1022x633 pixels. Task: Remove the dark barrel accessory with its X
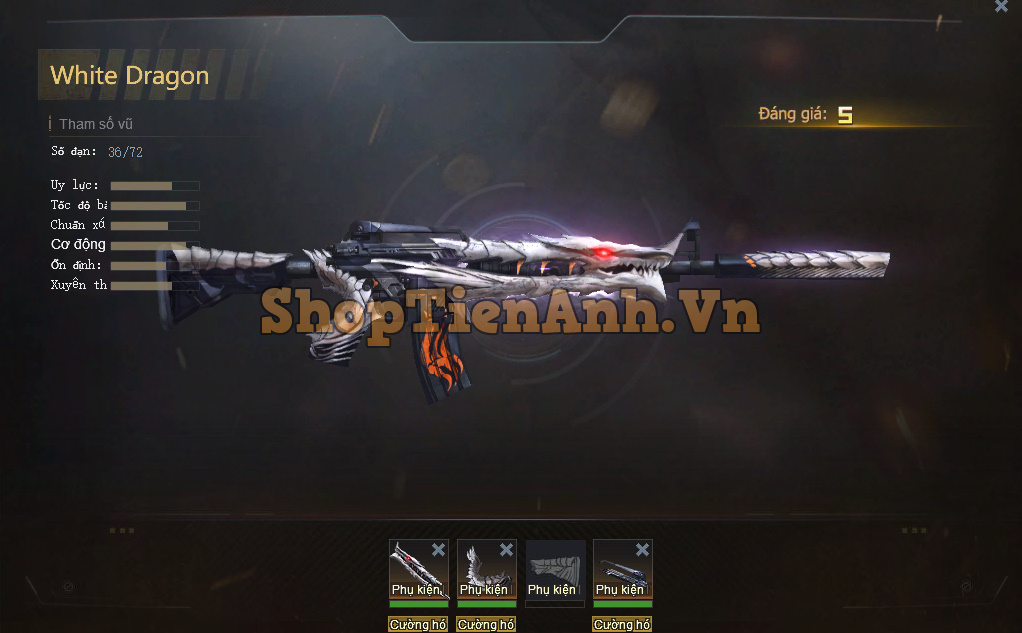[x=642, y=549]
